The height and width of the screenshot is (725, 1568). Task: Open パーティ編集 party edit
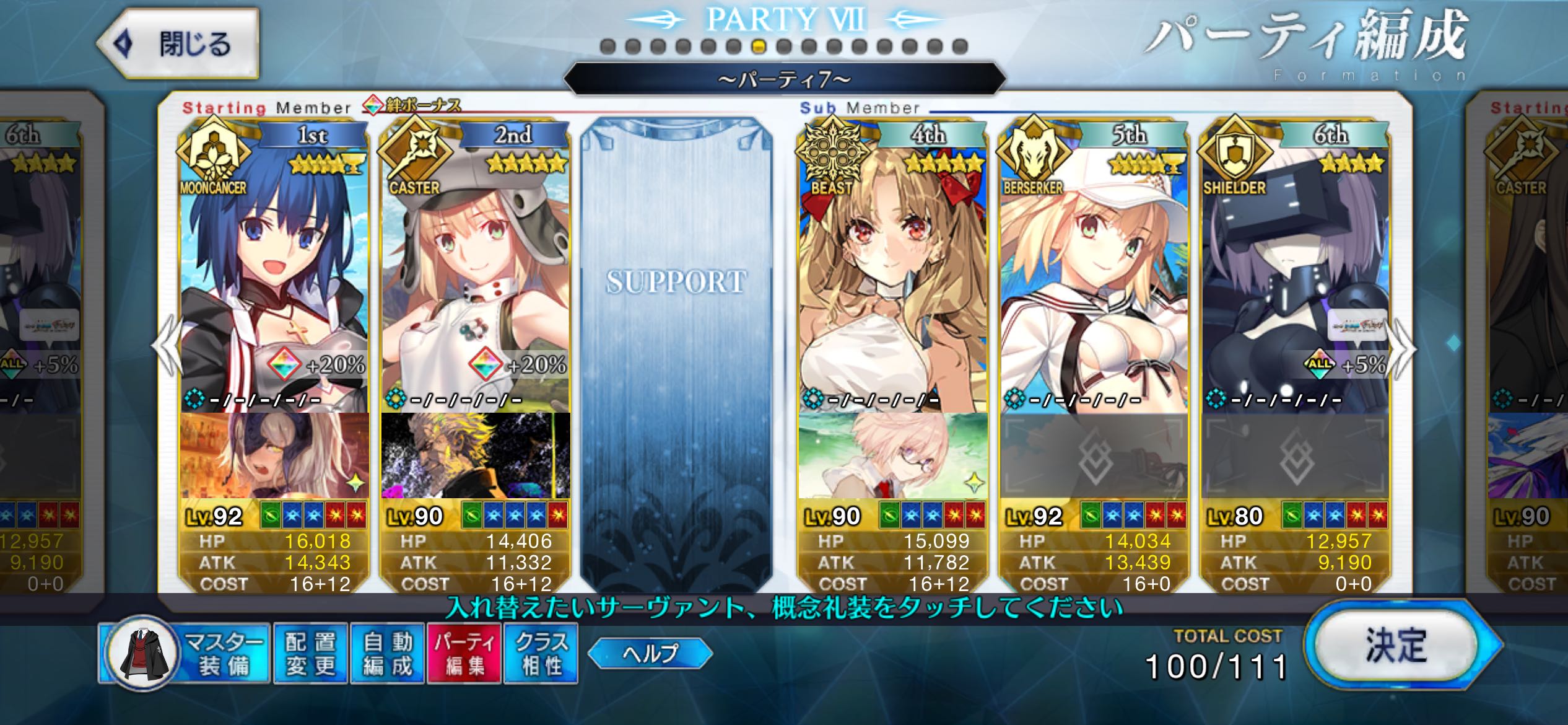click(x=464, y=654)
